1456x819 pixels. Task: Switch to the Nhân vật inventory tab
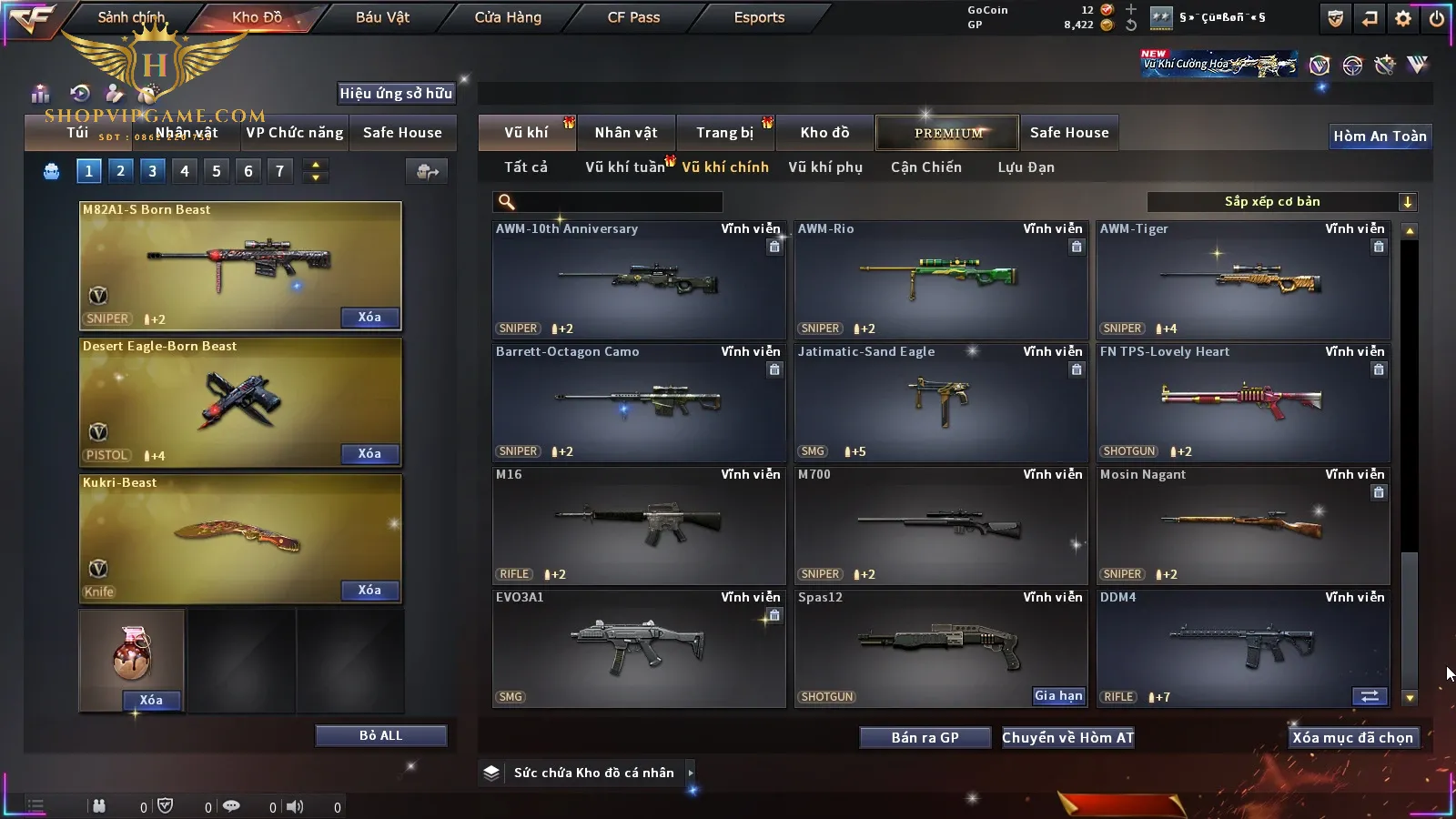pos(625,133)
